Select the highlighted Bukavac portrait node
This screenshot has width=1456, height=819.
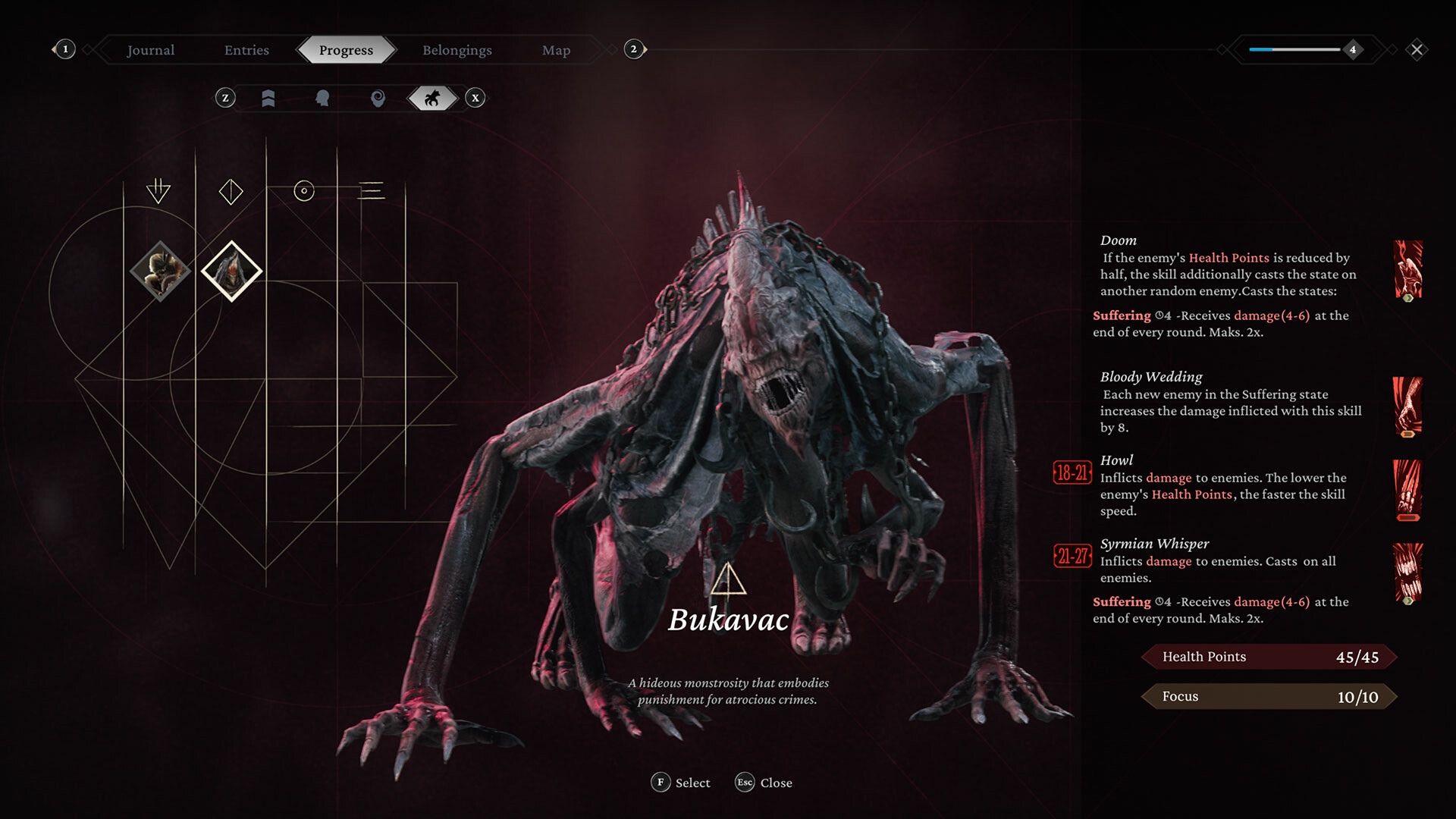click(x=232, y=271)
